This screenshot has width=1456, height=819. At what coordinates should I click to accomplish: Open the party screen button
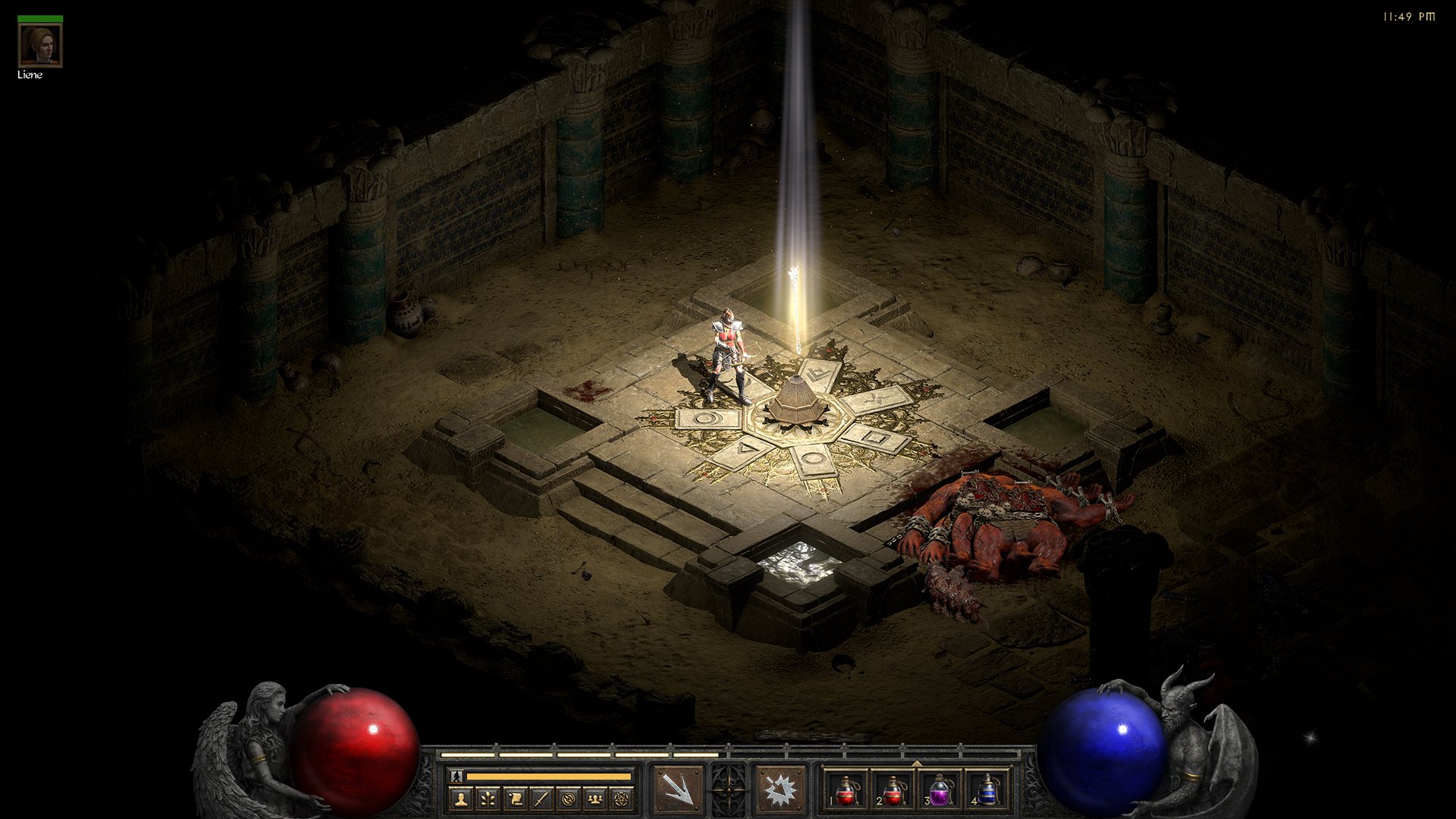pos(595,798)
